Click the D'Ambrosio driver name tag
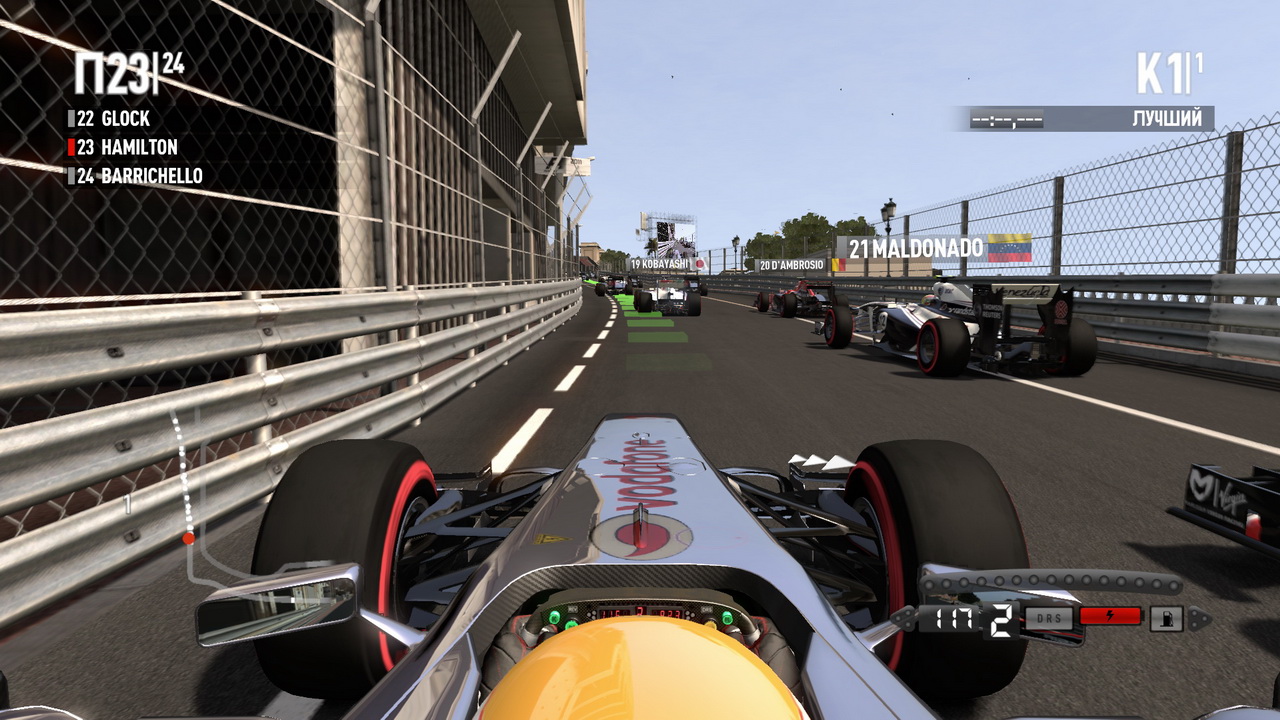Viewport: 1280px width, 720px height. 791,265
